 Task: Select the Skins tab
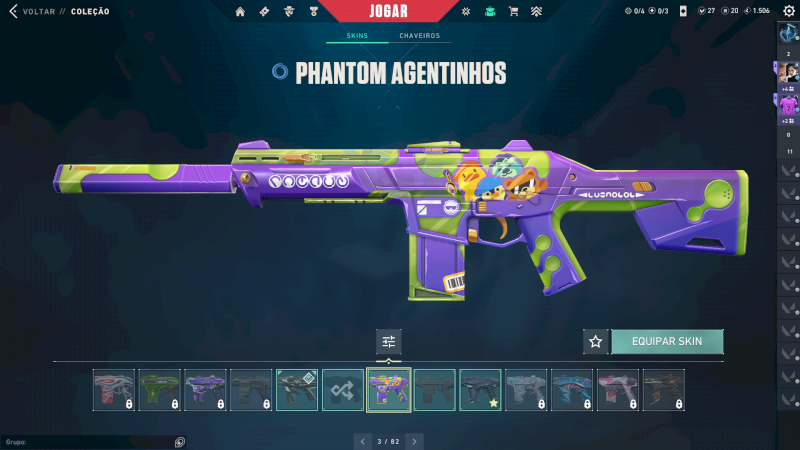click(x=357, y=36)
